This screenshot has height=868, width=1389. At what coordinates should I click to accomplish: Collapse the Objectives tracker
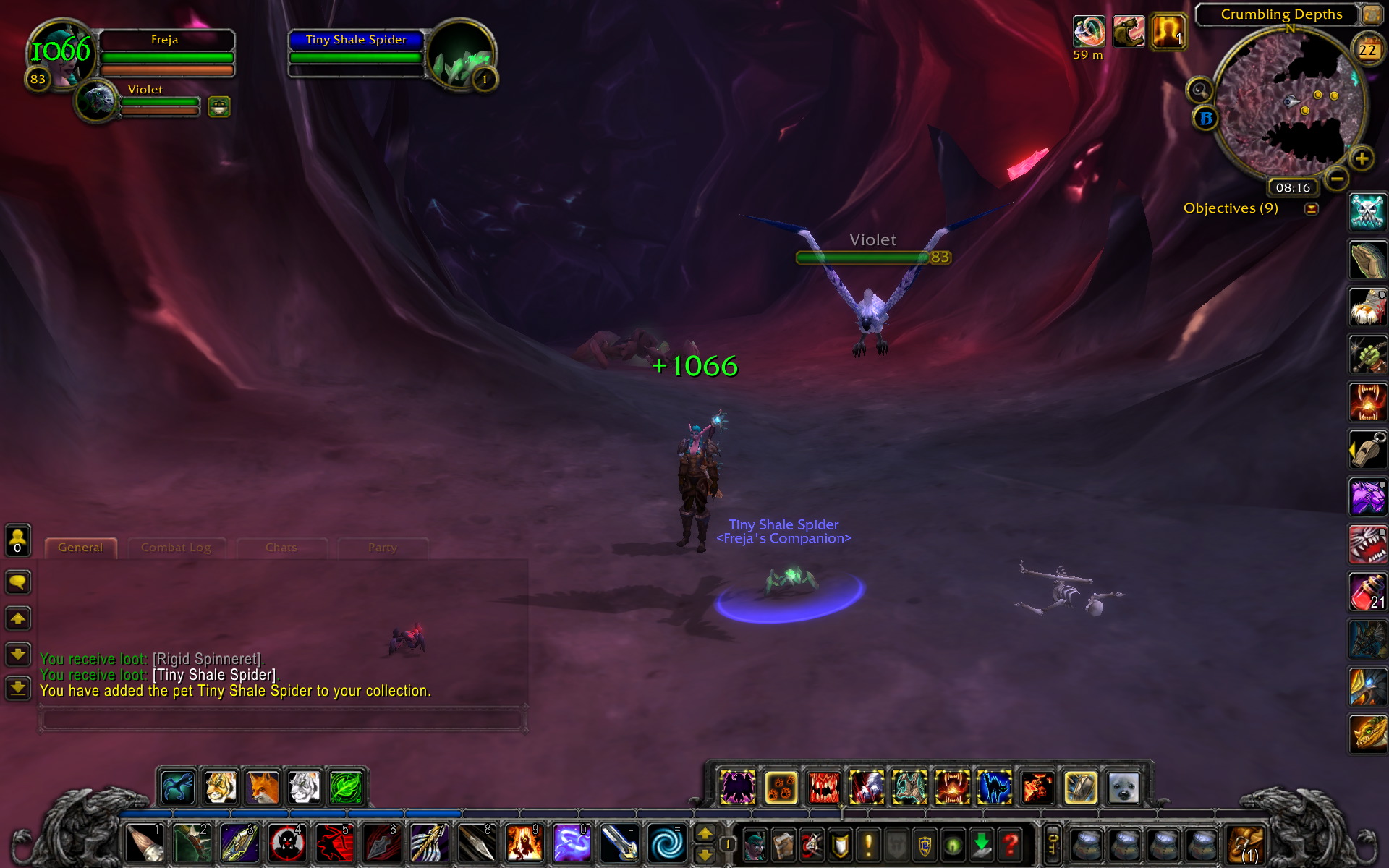click(1311, 208)
